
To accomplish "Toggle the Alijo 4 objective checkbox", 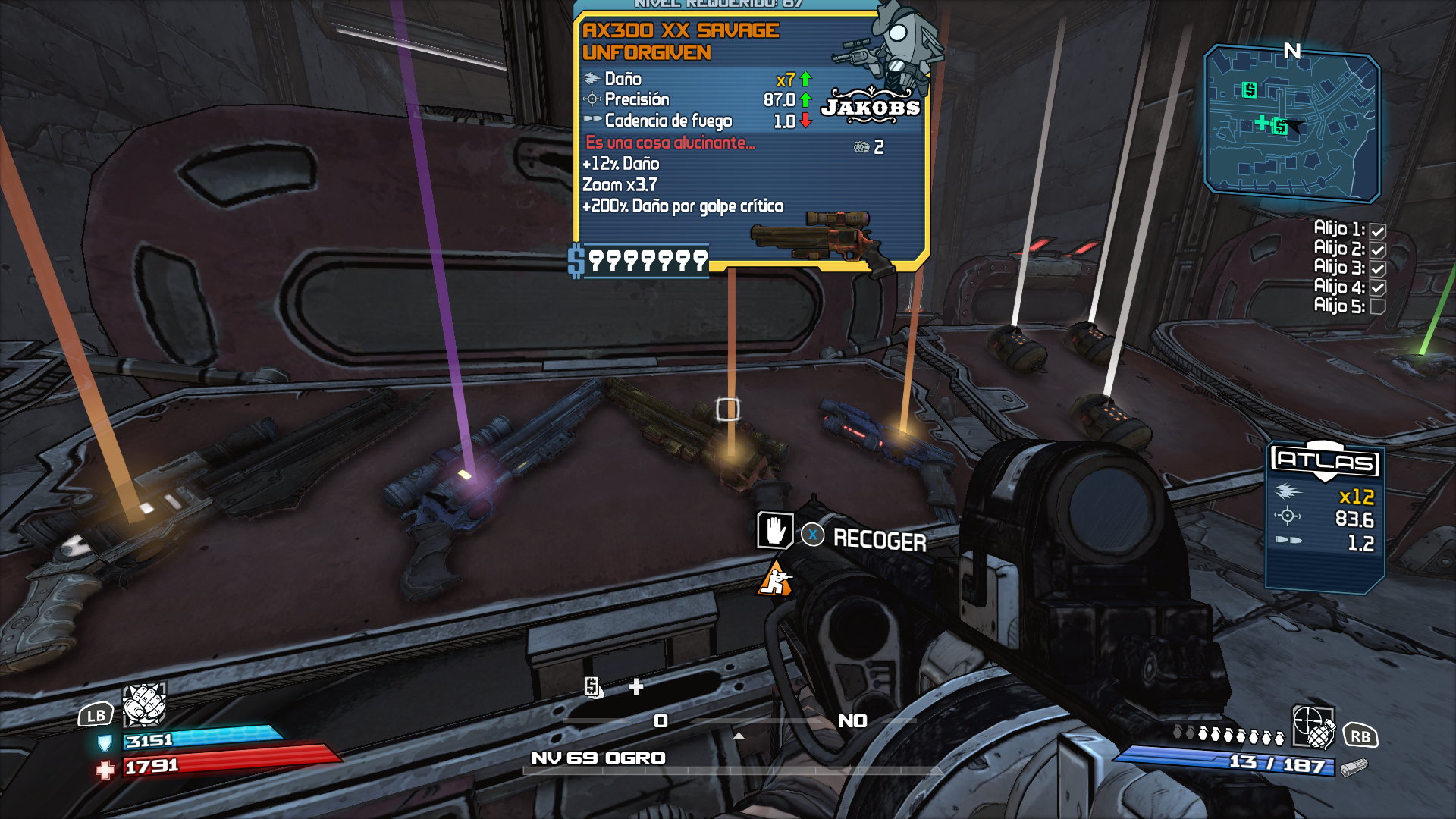I will coord(1378,288).
